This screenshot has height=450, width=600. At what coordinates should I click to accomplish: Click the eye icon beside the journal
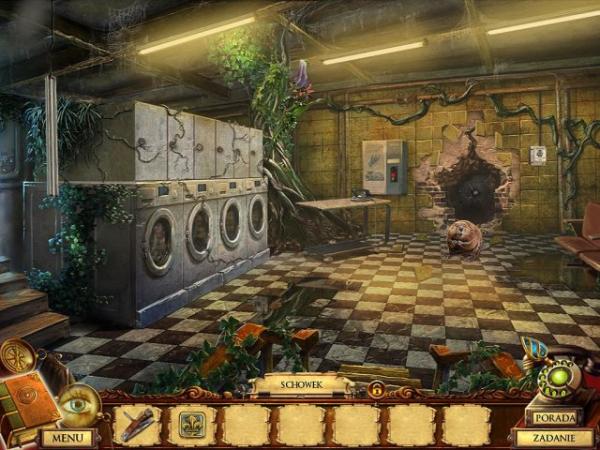coord(76,402)
